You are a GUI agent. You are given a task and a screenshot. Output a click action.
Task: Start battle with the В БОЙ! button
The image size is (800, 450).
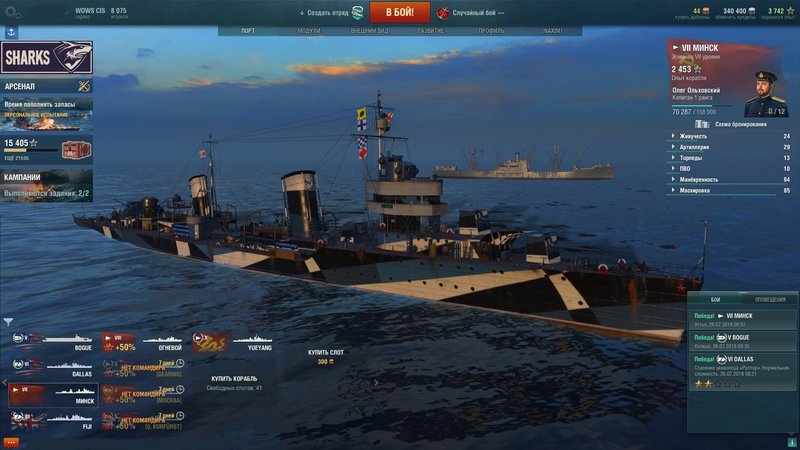pyautogui.click(x=399, y=12)
